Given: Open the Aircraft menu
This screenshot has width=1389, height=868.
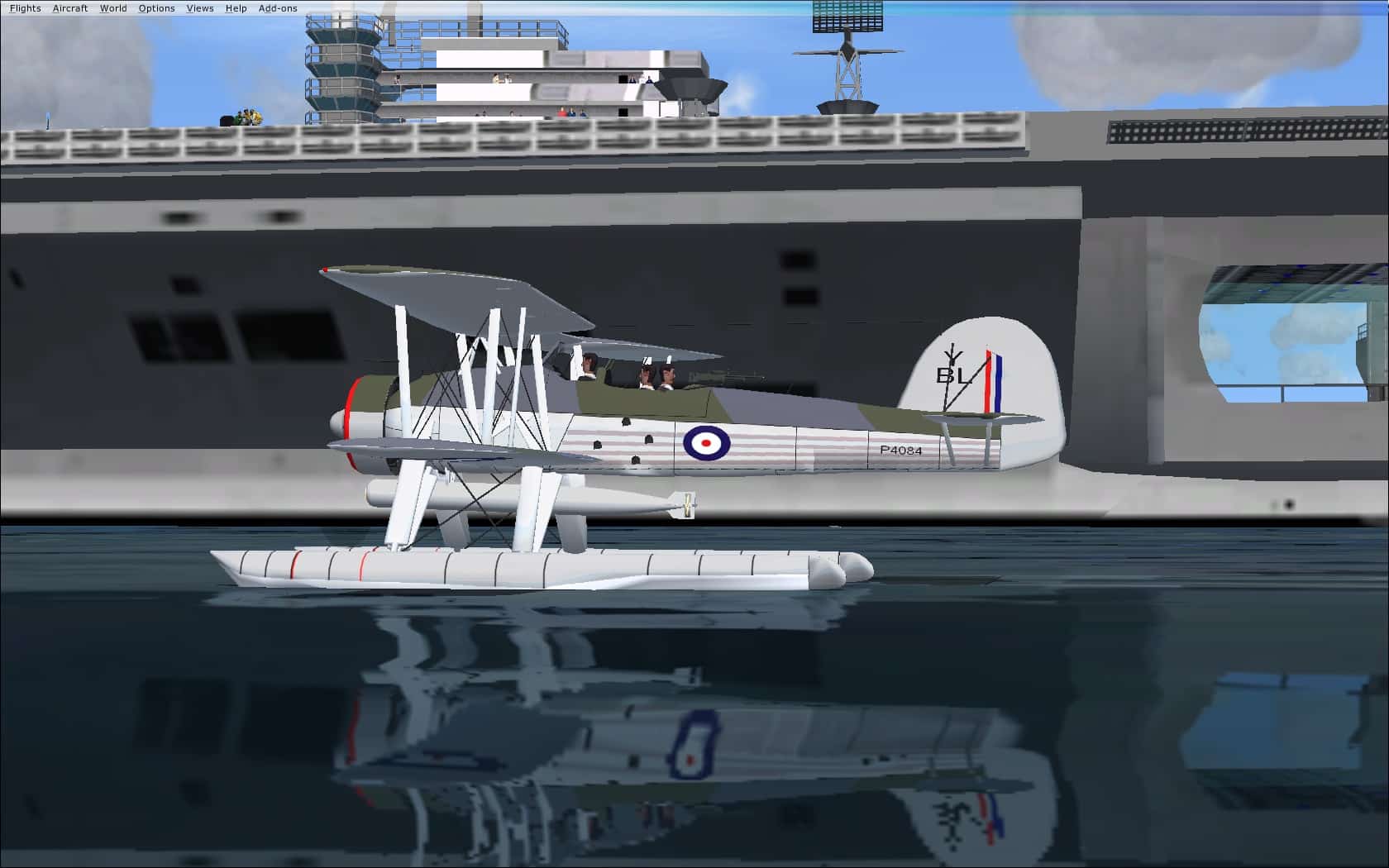Looking at the screenshot, I should click(69, 7).
